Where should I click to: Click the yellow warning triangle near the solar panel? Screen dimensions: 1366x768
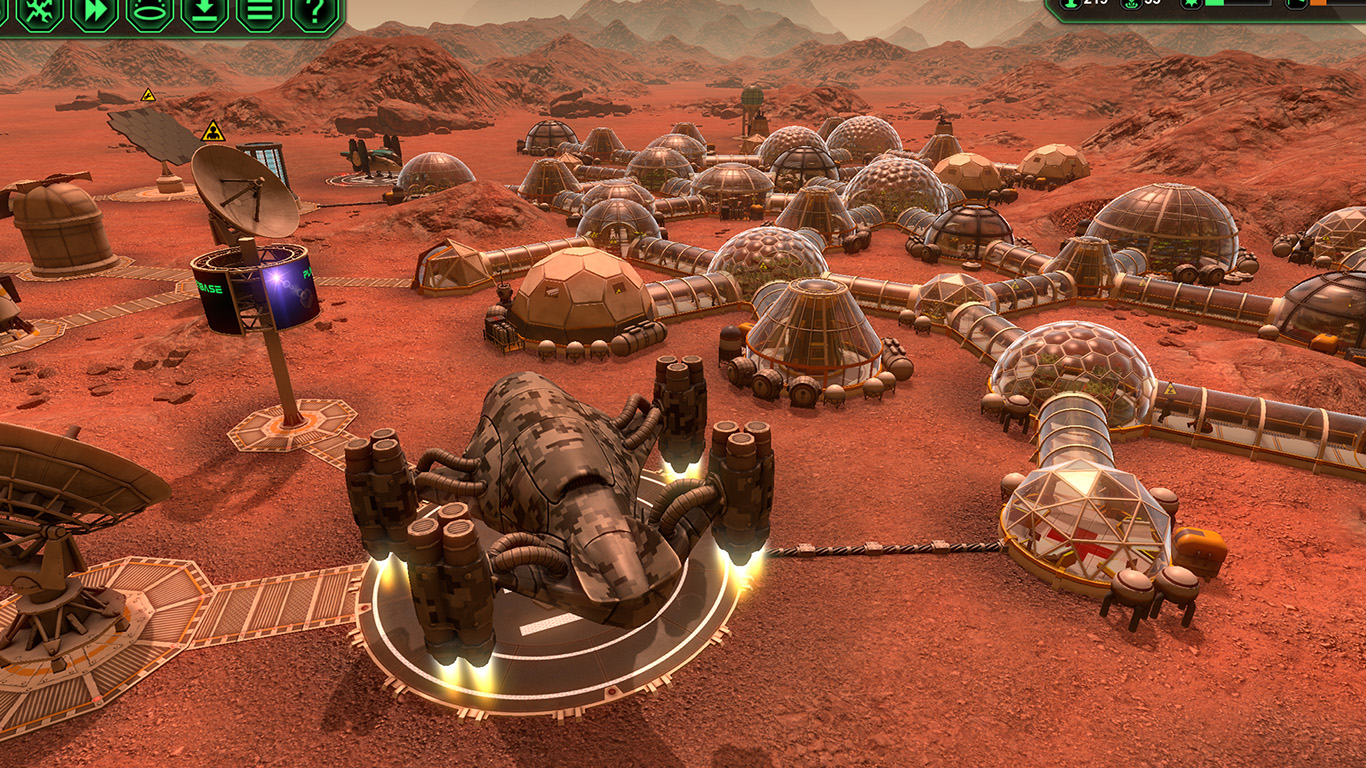150,98
